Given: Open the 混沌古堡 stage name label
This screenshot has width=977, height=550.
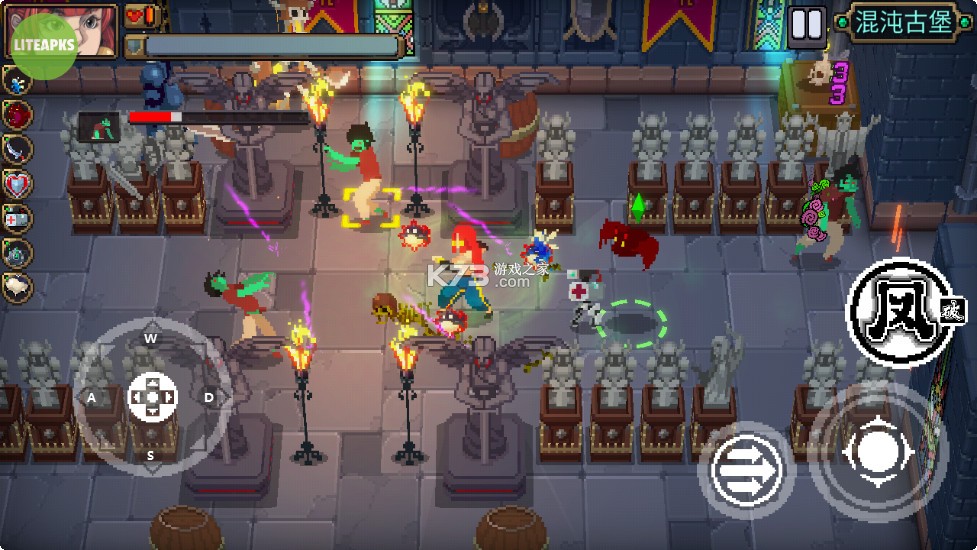Looking at the screenshot, I should 903,23.
